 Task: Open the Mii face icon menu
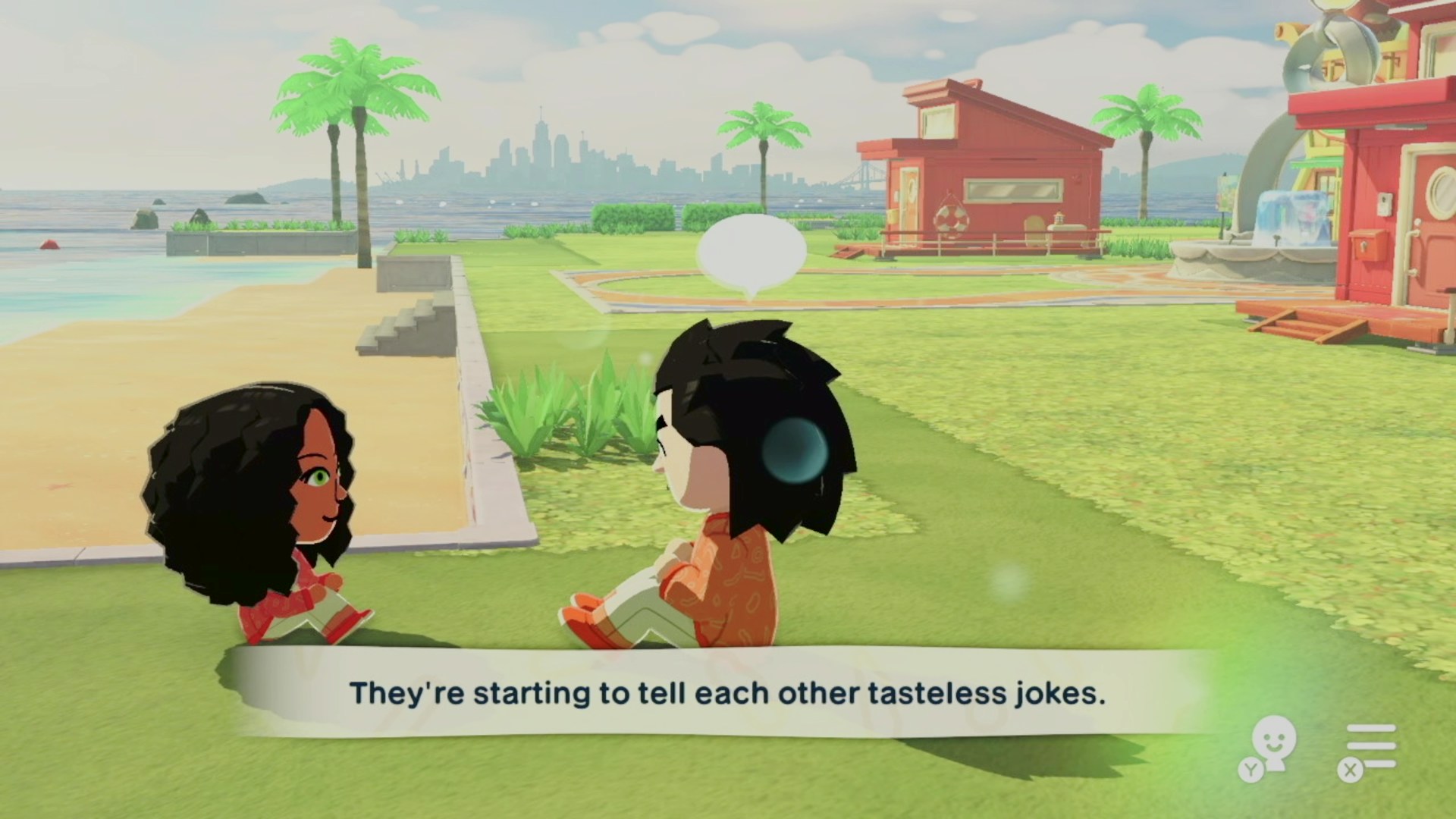pos(1272,745)
